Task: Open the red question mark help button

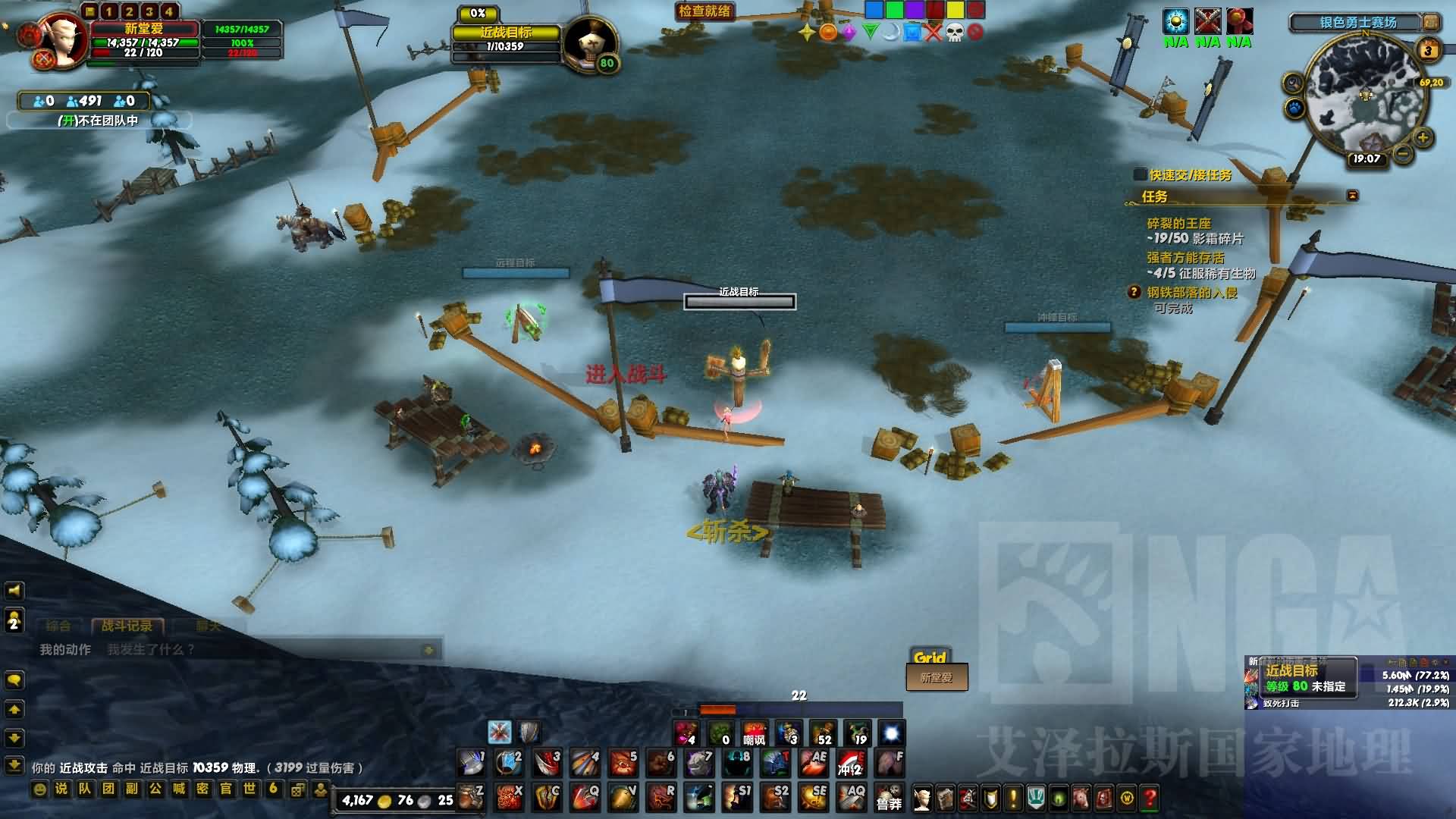Action: pos(1150,798)
